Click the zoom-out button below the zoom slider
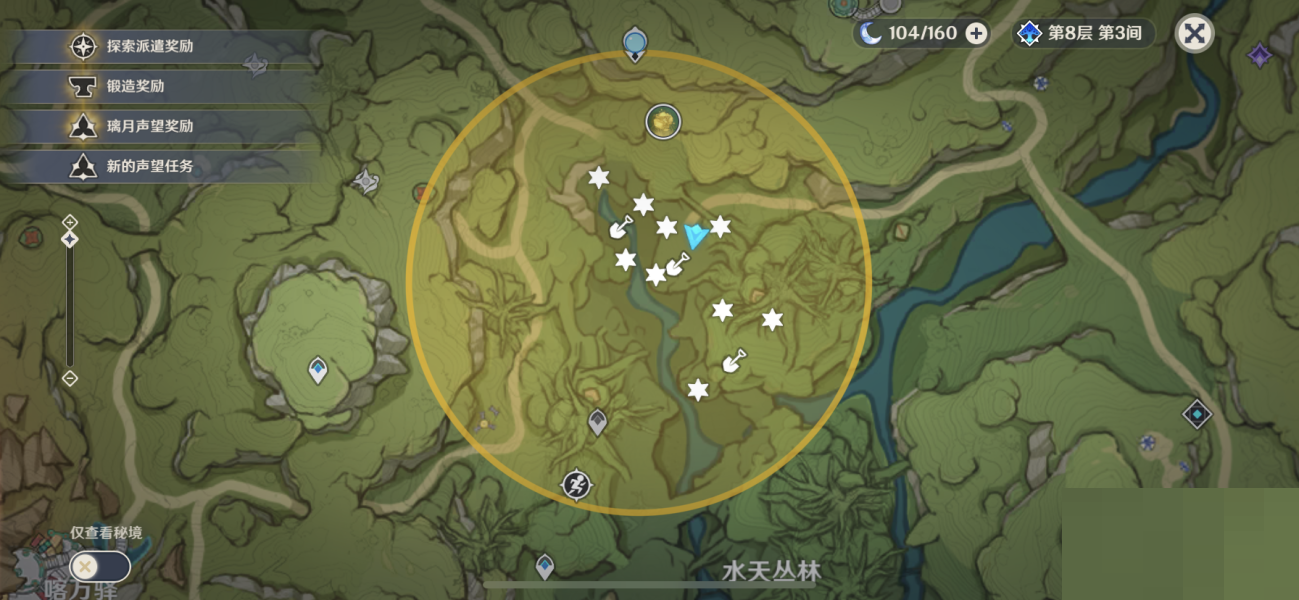The height and width of the screenshot is (600, 1299). (69, 378)
